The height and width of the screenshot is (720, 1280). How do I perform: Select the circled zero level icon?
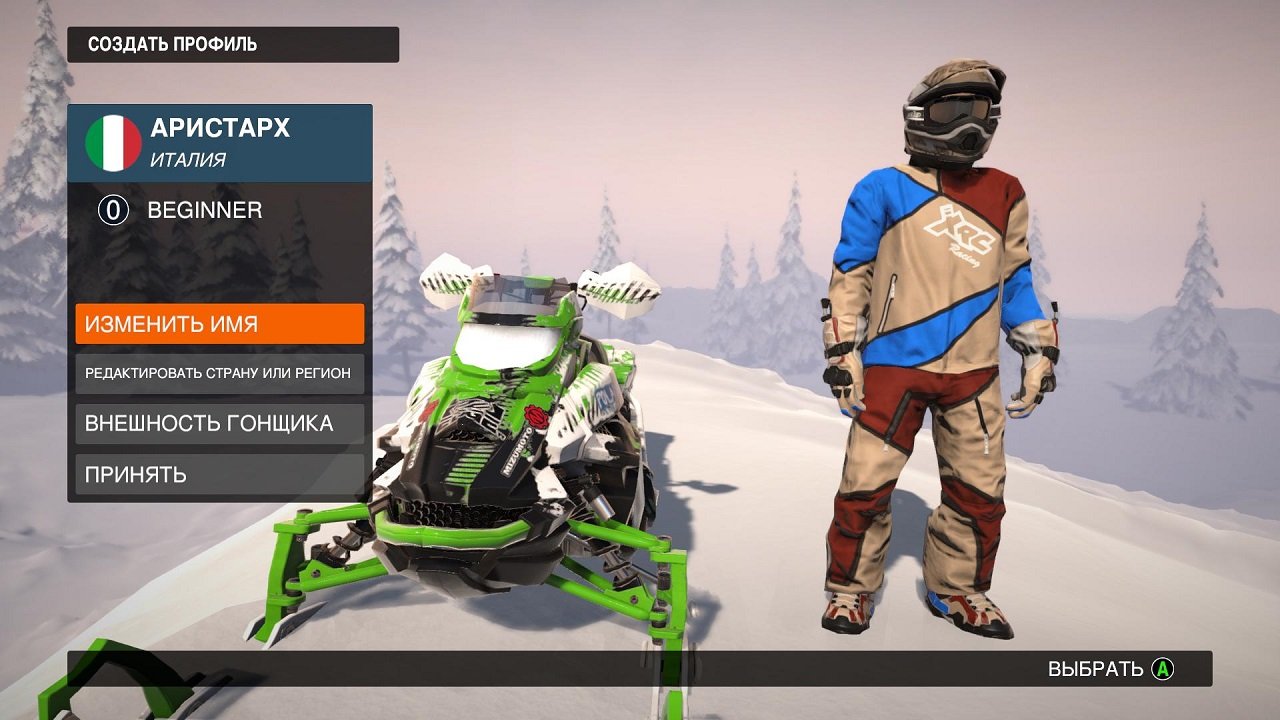coord(113,211)
